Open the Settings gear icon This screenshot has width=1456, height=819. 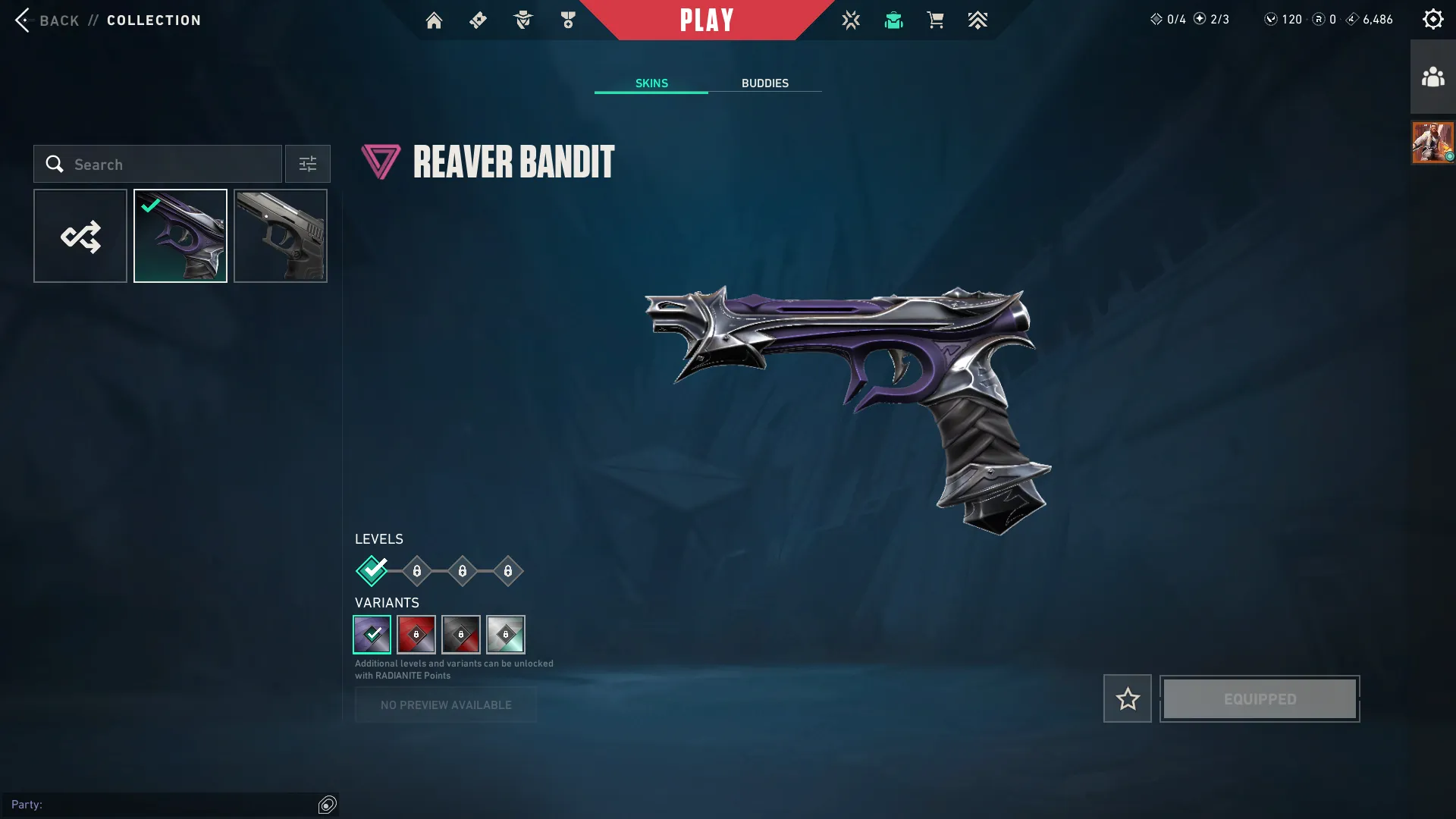point(1432,18)
